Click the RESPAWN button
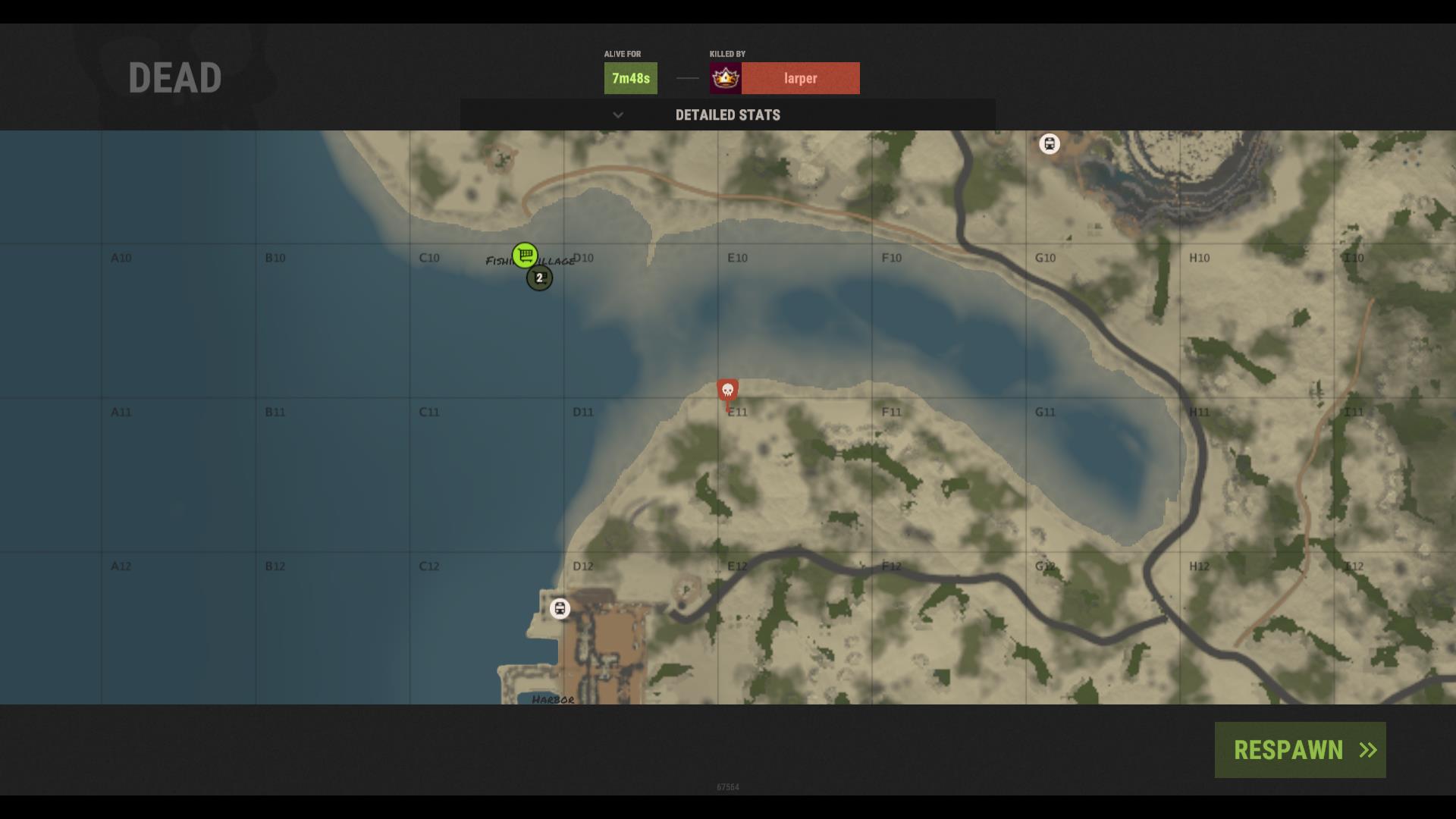The width and height of the screenshot is (1456, 819). (1300, 750)
